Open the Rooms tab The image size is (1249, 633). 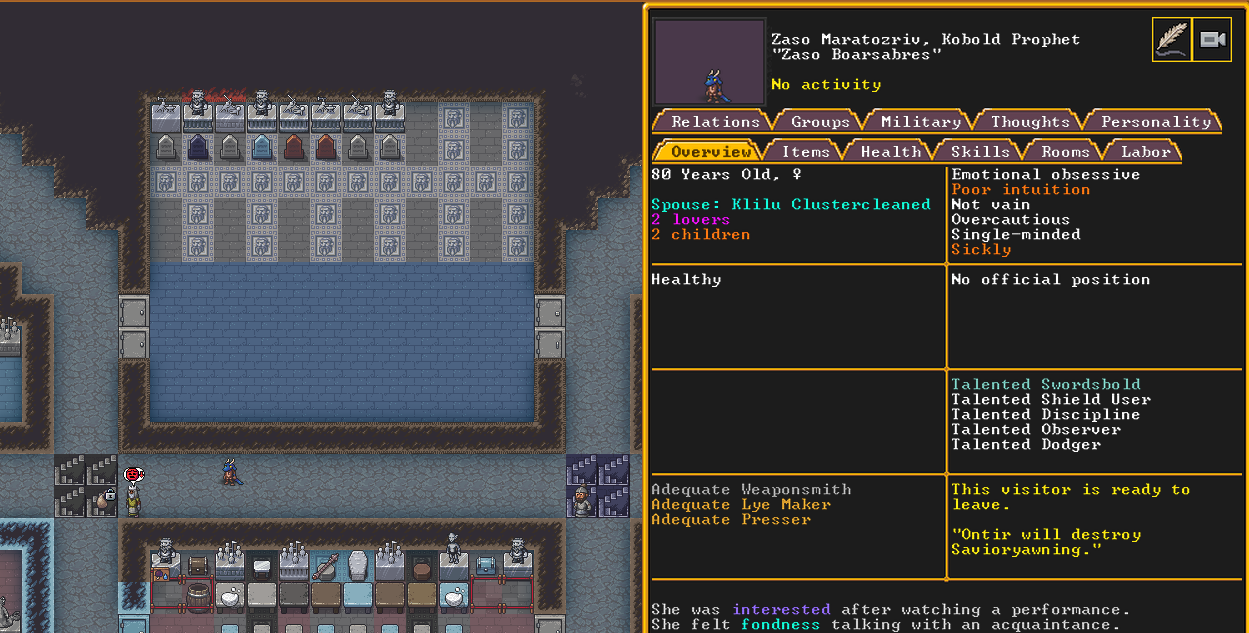tap(1065, 152)
